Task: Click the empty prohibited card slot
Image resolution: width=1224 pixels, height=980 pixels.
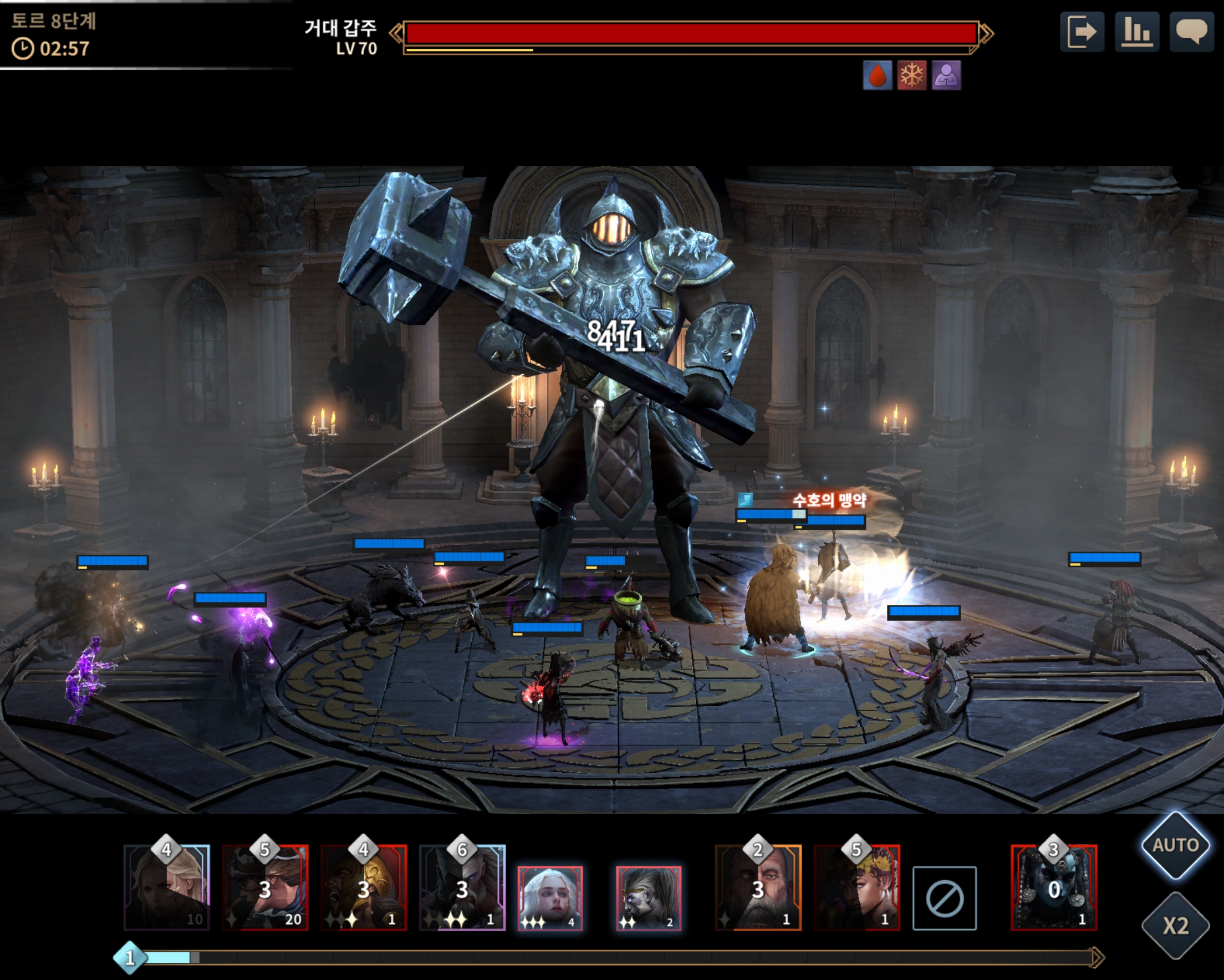Action: point(944,898)
